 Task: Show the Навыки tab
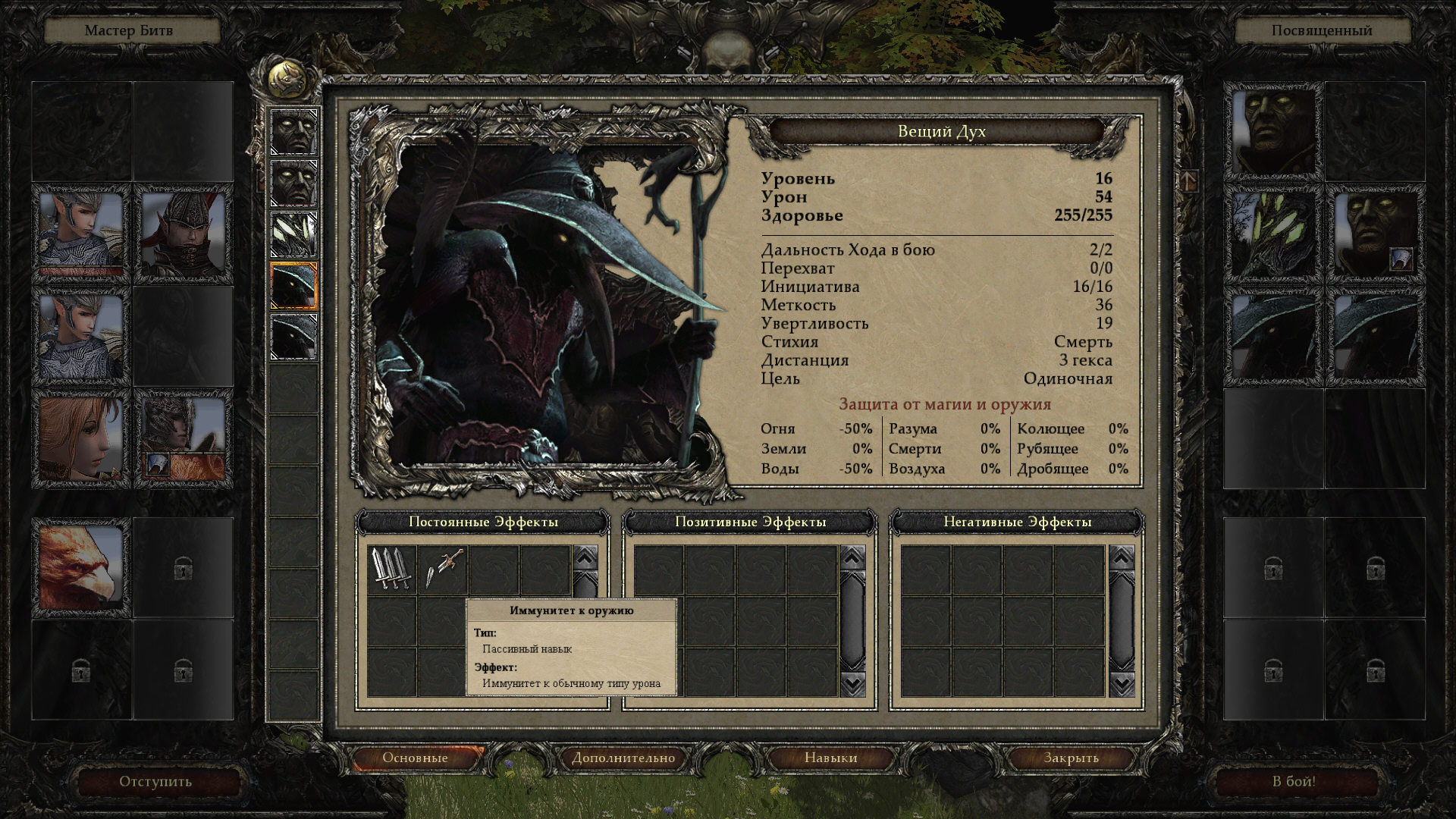coord(830,758)
